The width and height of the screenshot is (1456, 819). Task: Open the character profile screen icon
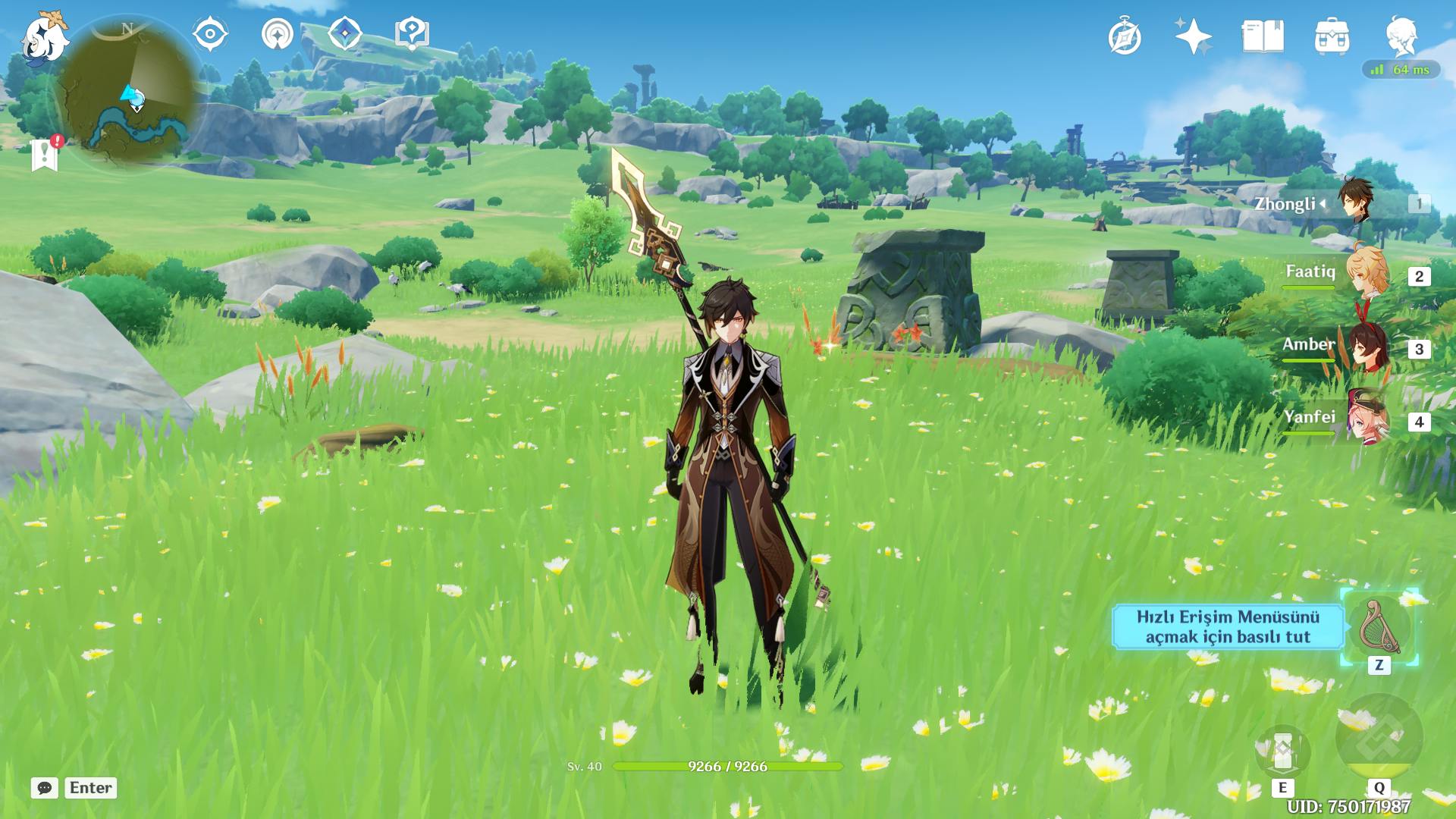pyautogui.click(x=1401, y=37)
